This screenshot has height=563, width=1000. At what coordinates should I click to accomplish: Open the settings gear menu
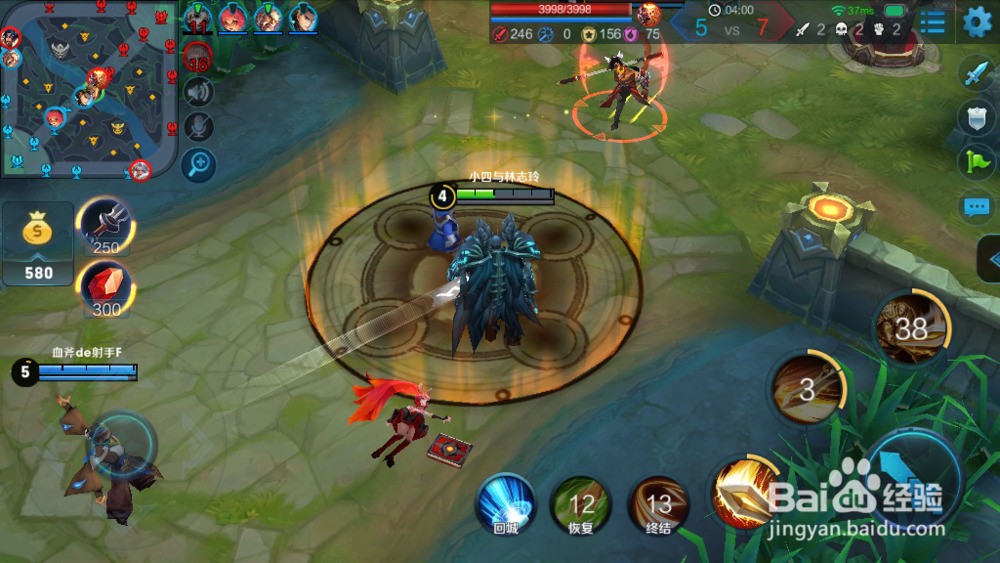click(x=977, y=21)
